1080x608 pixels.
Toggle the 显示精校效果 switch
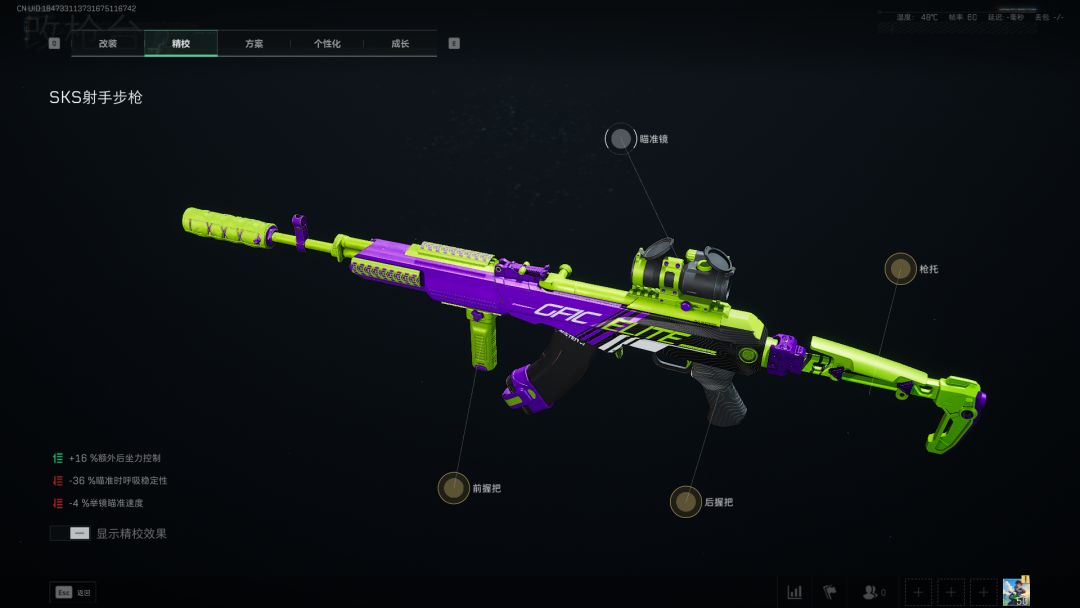pyautogui.click(x=70, y=534)
